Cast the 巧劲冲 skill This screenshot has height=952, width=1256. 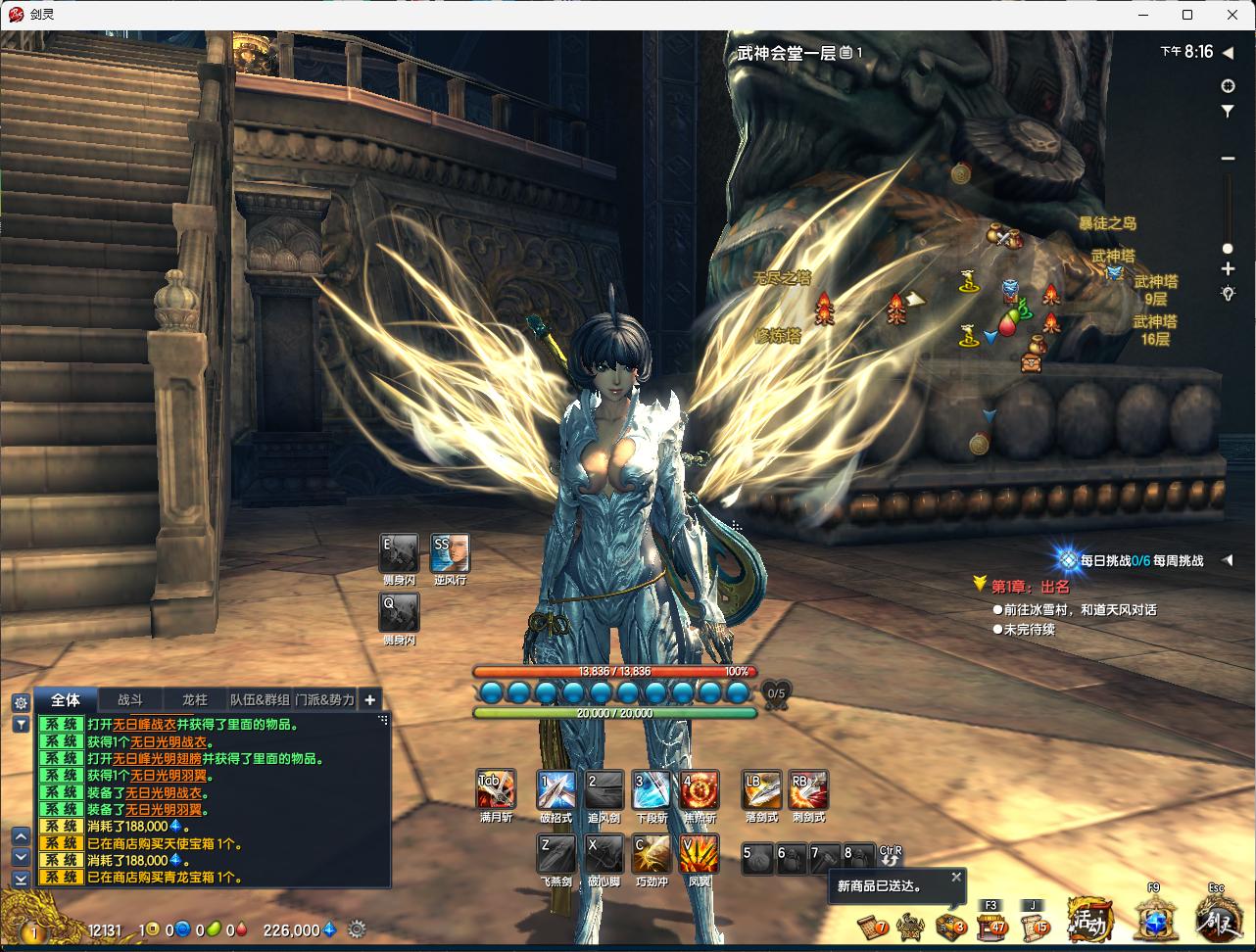click(652, 854)
